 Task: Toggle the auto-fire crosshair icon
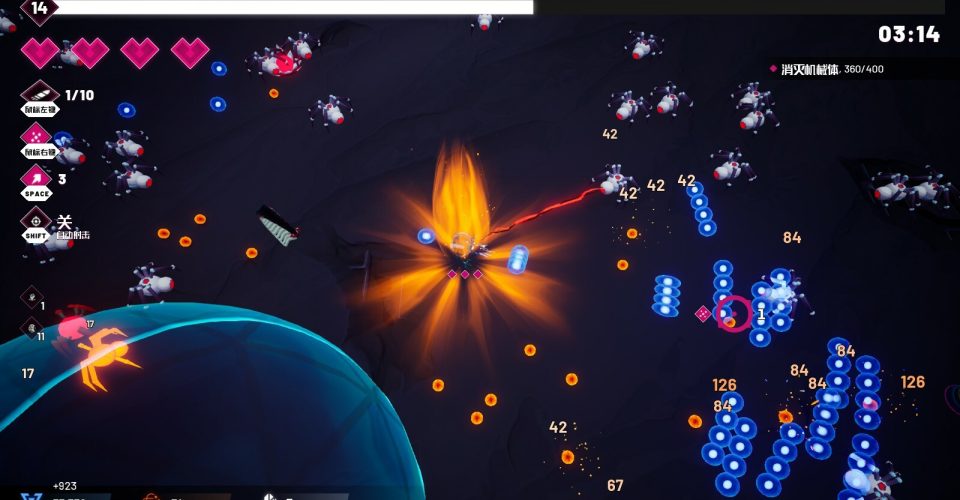tap(37, 221)
